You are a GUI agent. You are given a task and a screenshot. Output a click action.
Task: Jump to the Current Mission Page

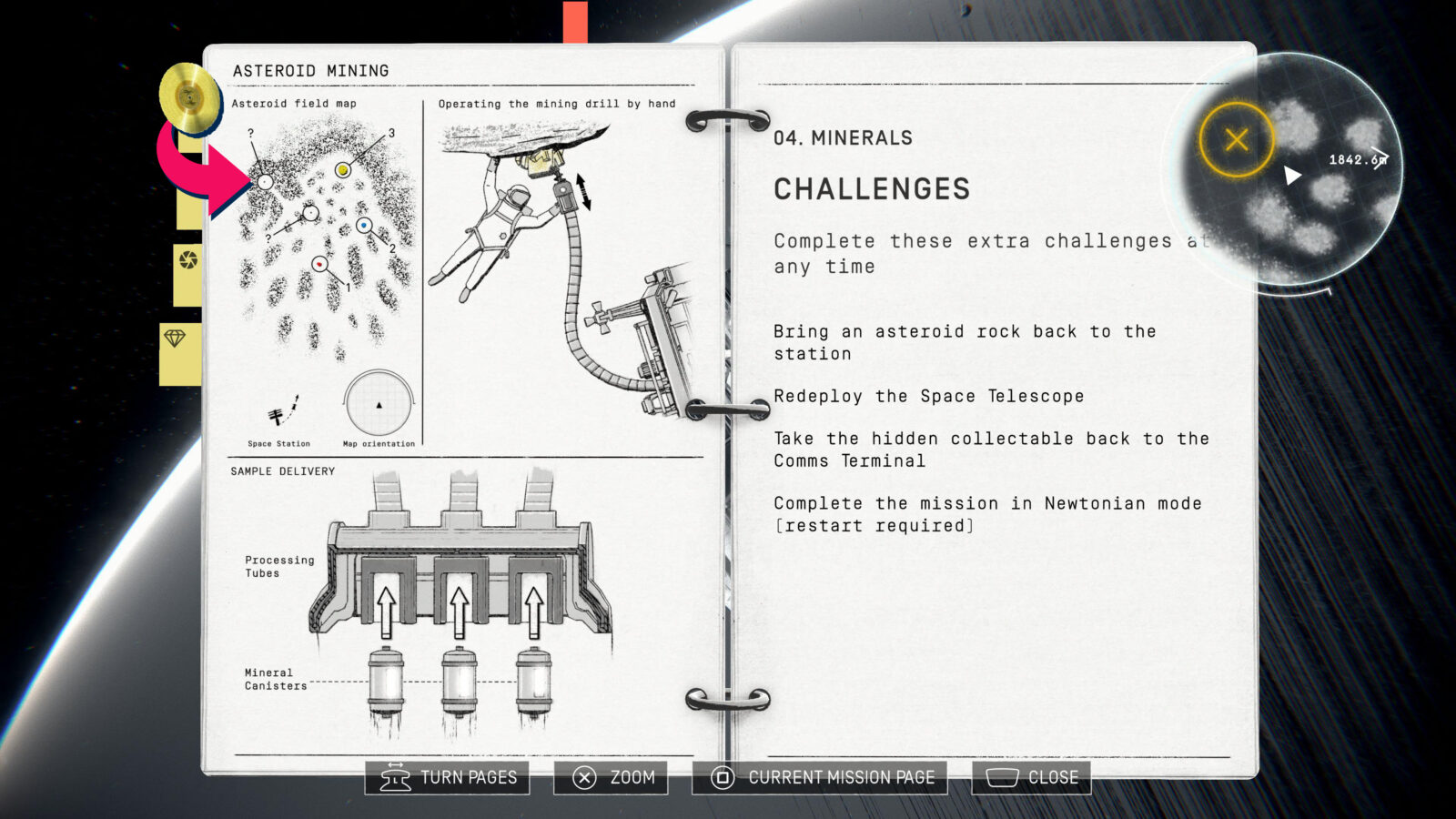click(x=820, y=778)
